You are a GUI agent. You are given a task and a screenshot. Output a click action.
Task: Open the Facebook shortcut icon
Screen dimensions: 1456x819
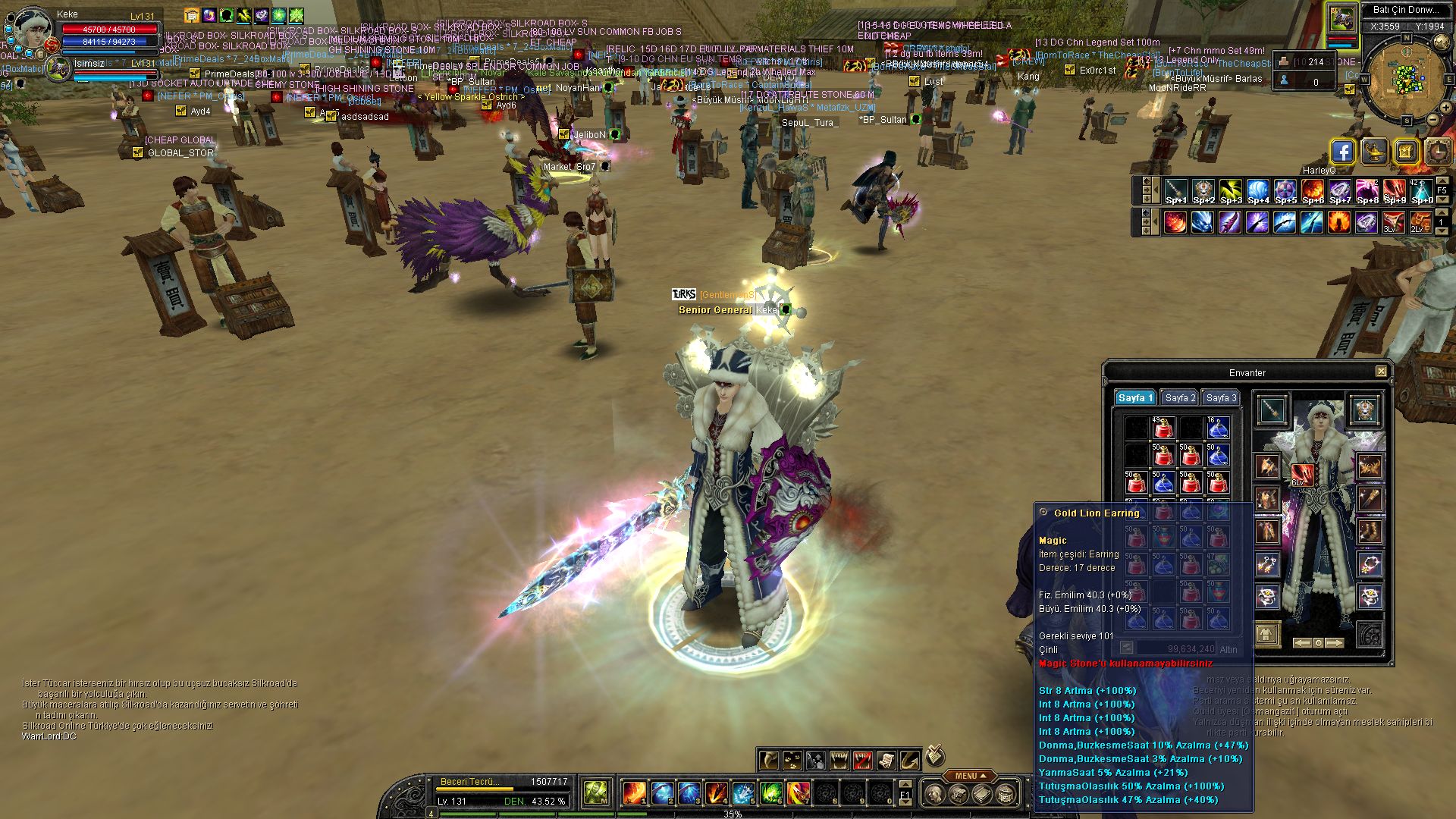coord(1342,152)
